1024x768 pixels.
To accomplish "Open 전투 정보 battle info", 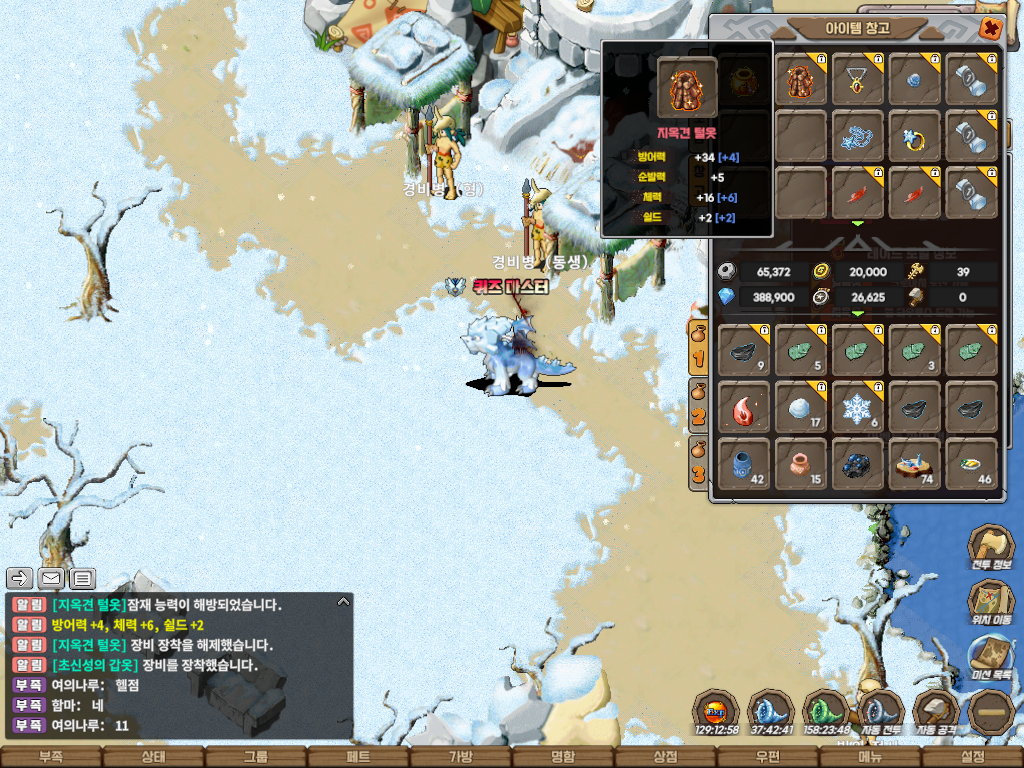I will coord(990,547).
